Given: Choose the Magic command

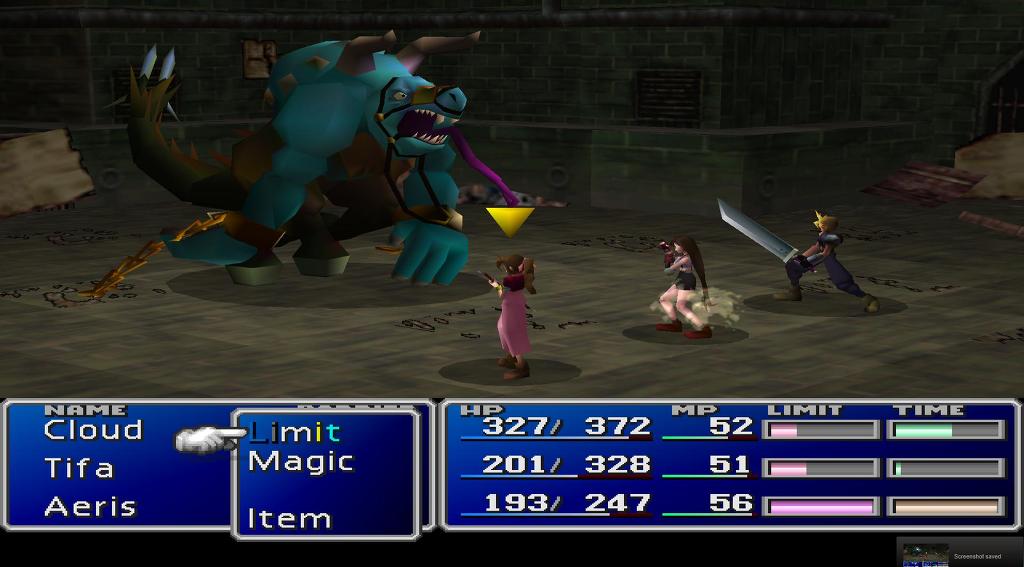Looking at the screenshot, I should [301, 462].
